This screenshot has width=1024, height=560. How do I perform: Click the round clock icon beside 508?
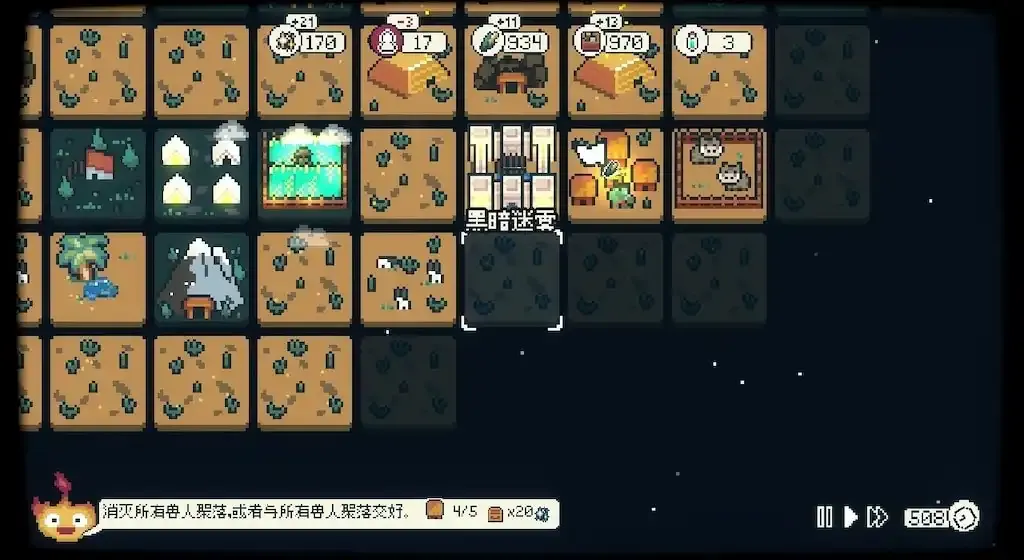click(966, 517)
